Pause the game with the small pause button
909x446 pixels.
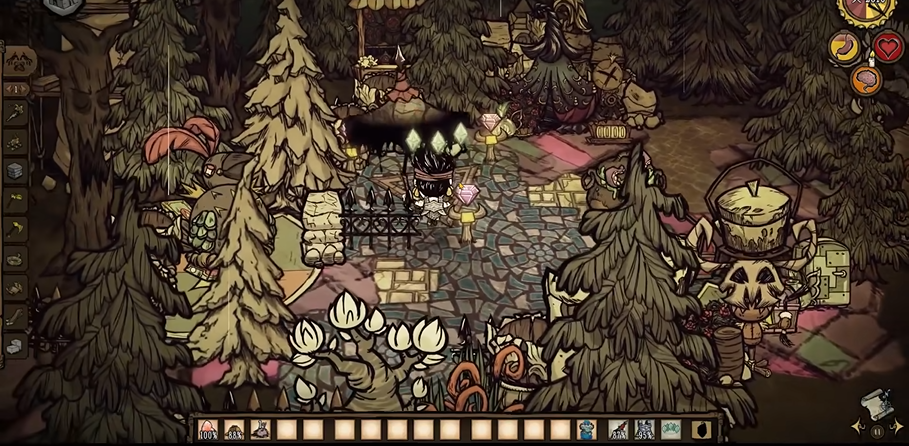pyautogui.click(x=877, y=432)
